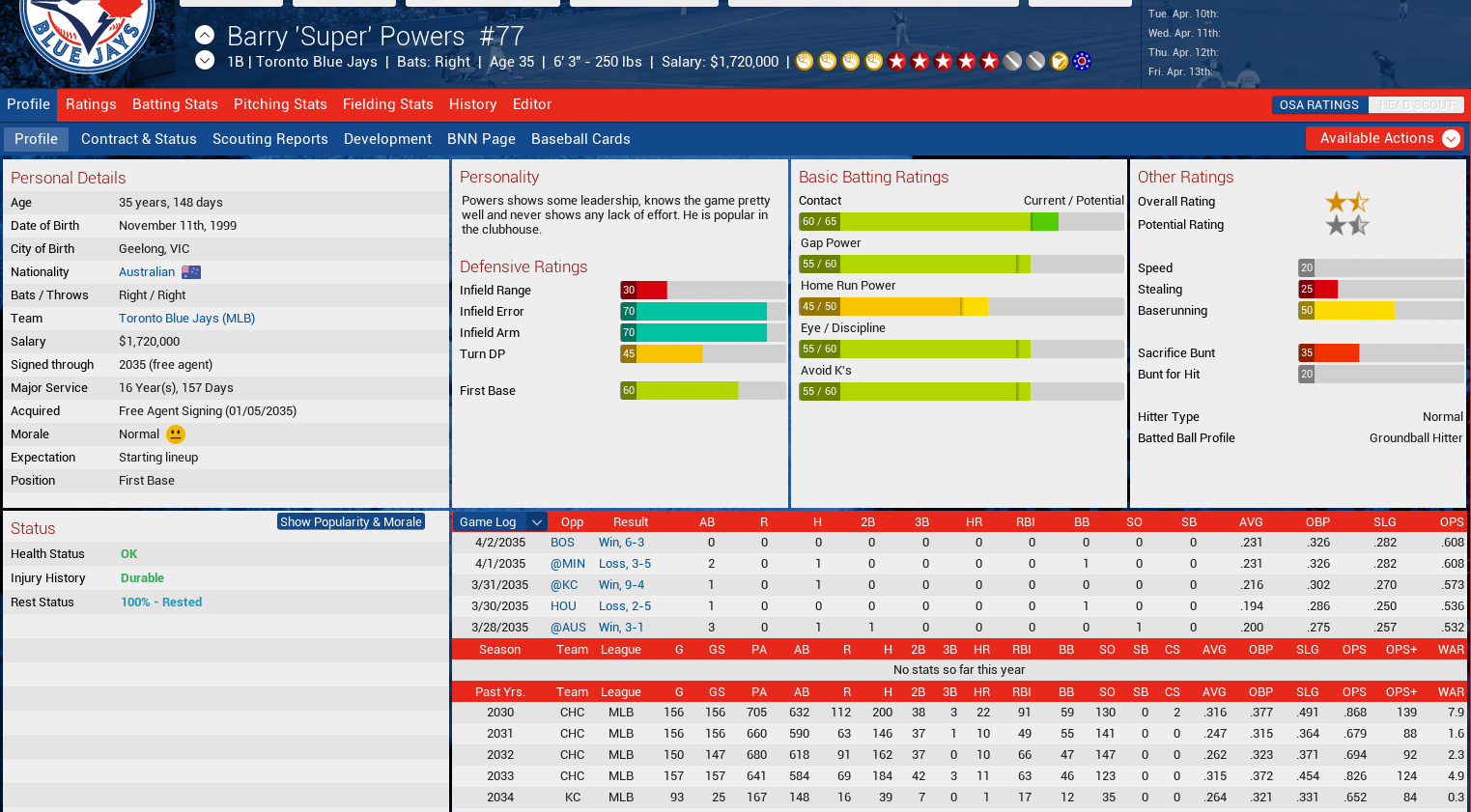Switch to Development subpage

[387, 139]
